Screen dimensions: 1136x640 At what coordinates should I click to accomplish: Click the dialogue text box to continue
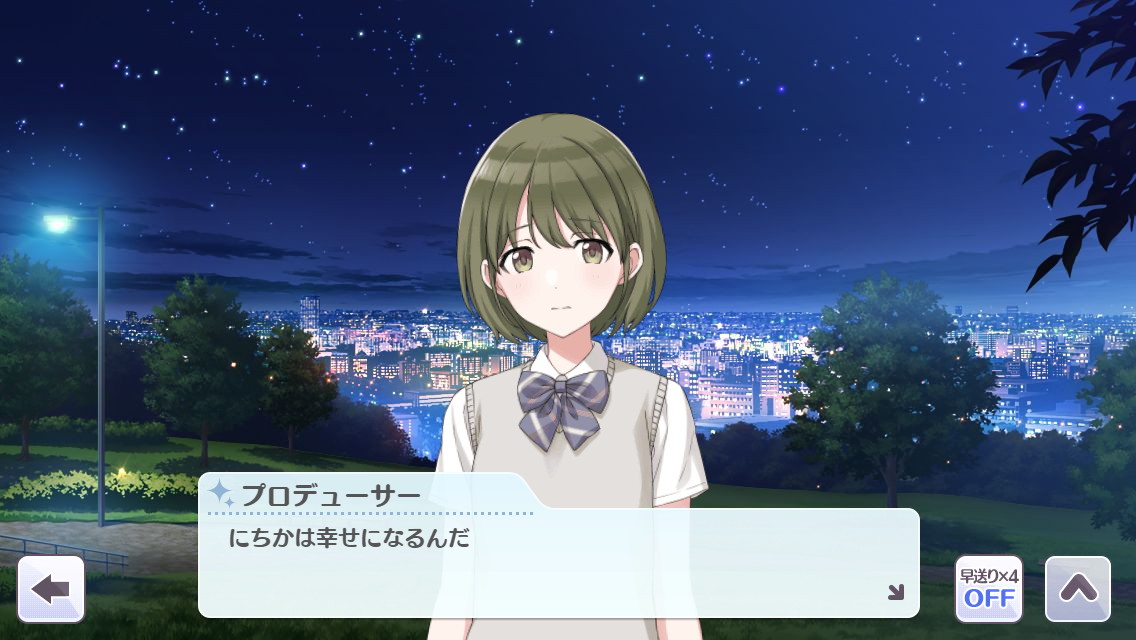[x=558, y=563]
